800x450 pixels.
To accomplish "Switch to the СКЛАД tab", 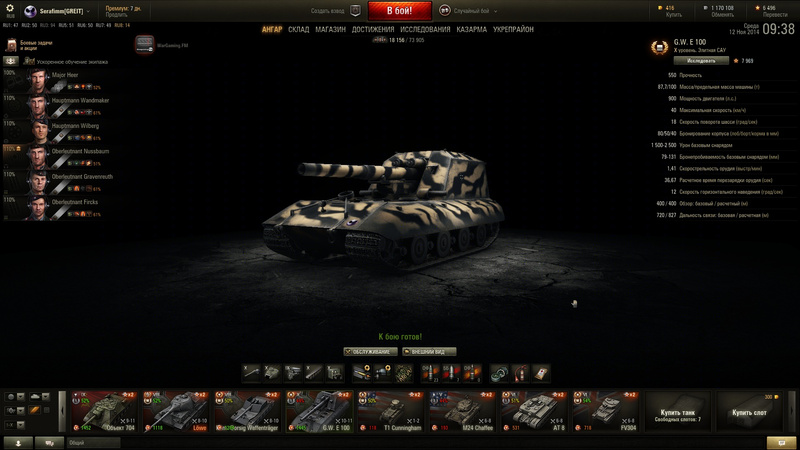I will click(x=299, y=30).
